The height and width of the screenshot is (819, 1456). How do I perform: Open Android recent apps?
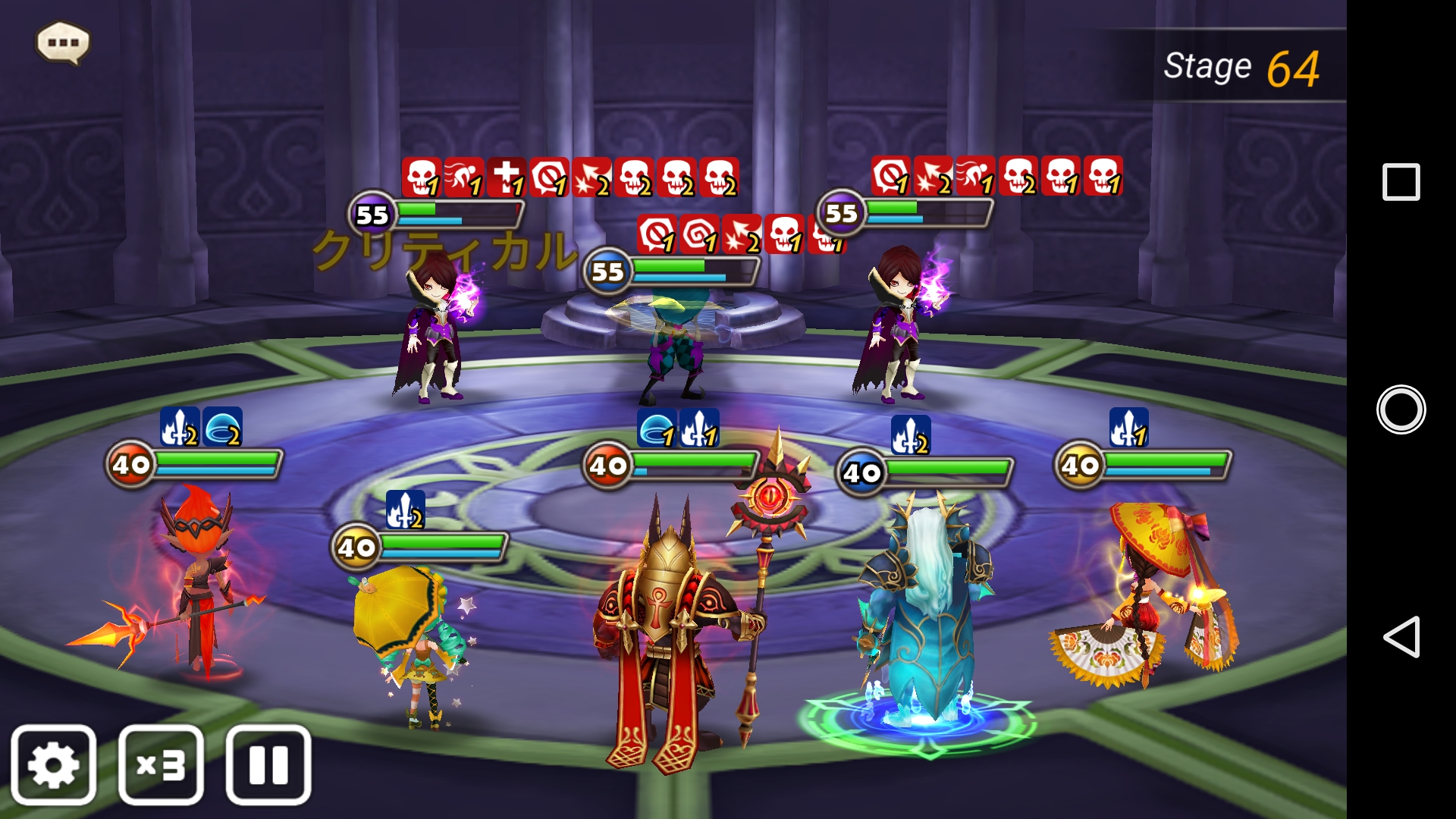click(x=1401, y=182)
